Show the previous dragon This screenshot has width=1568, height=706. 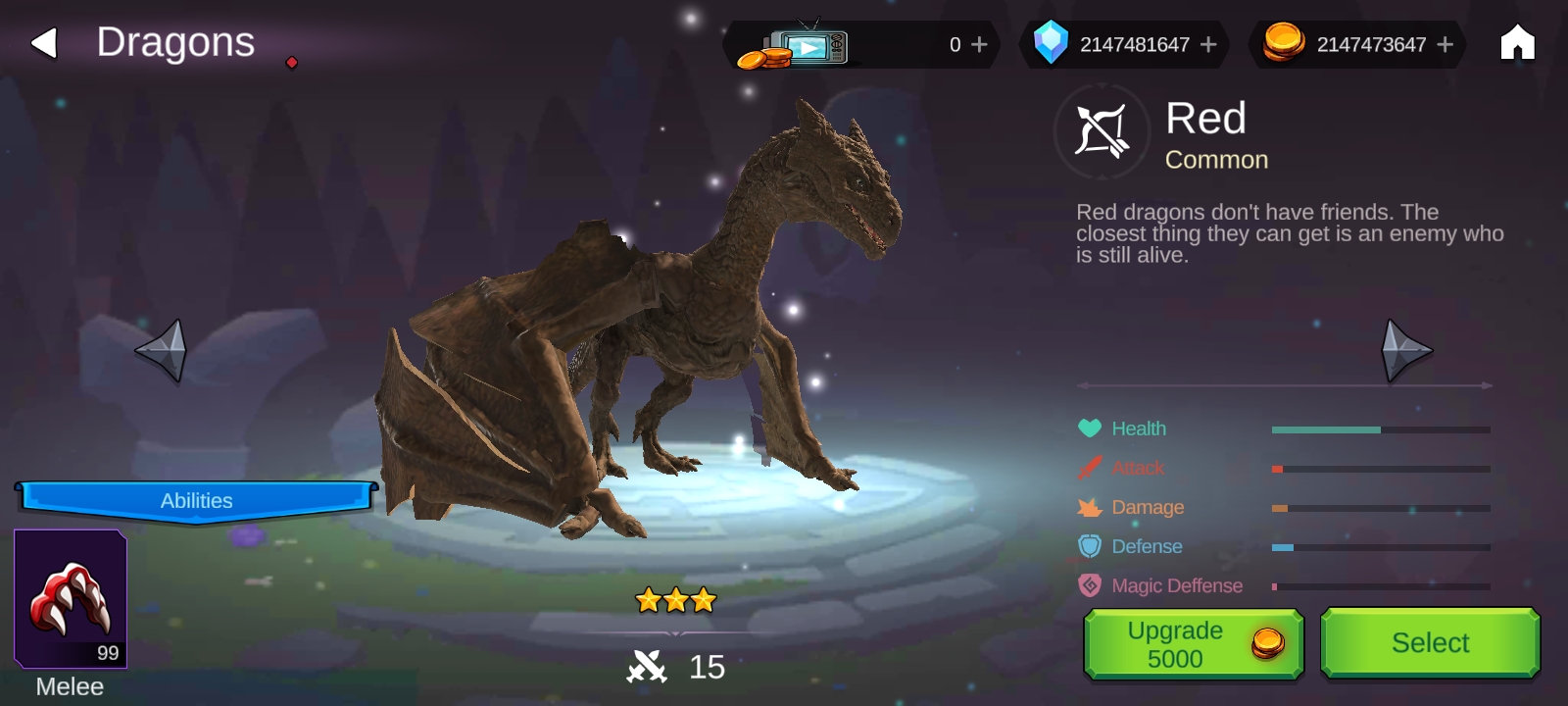click(162, 350)
